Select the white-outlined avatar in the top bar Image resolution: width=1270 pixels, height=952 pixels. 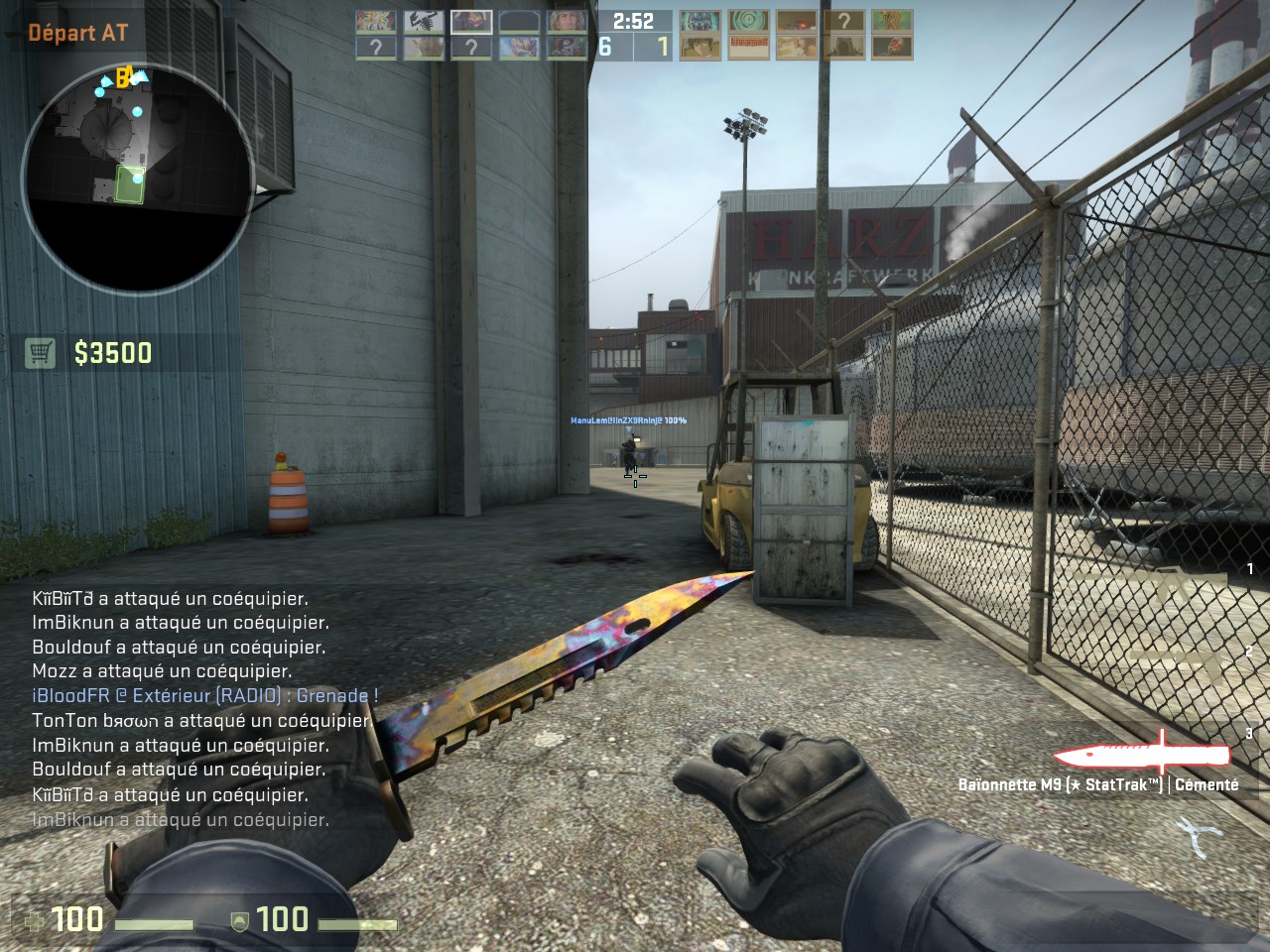[471, 22]
